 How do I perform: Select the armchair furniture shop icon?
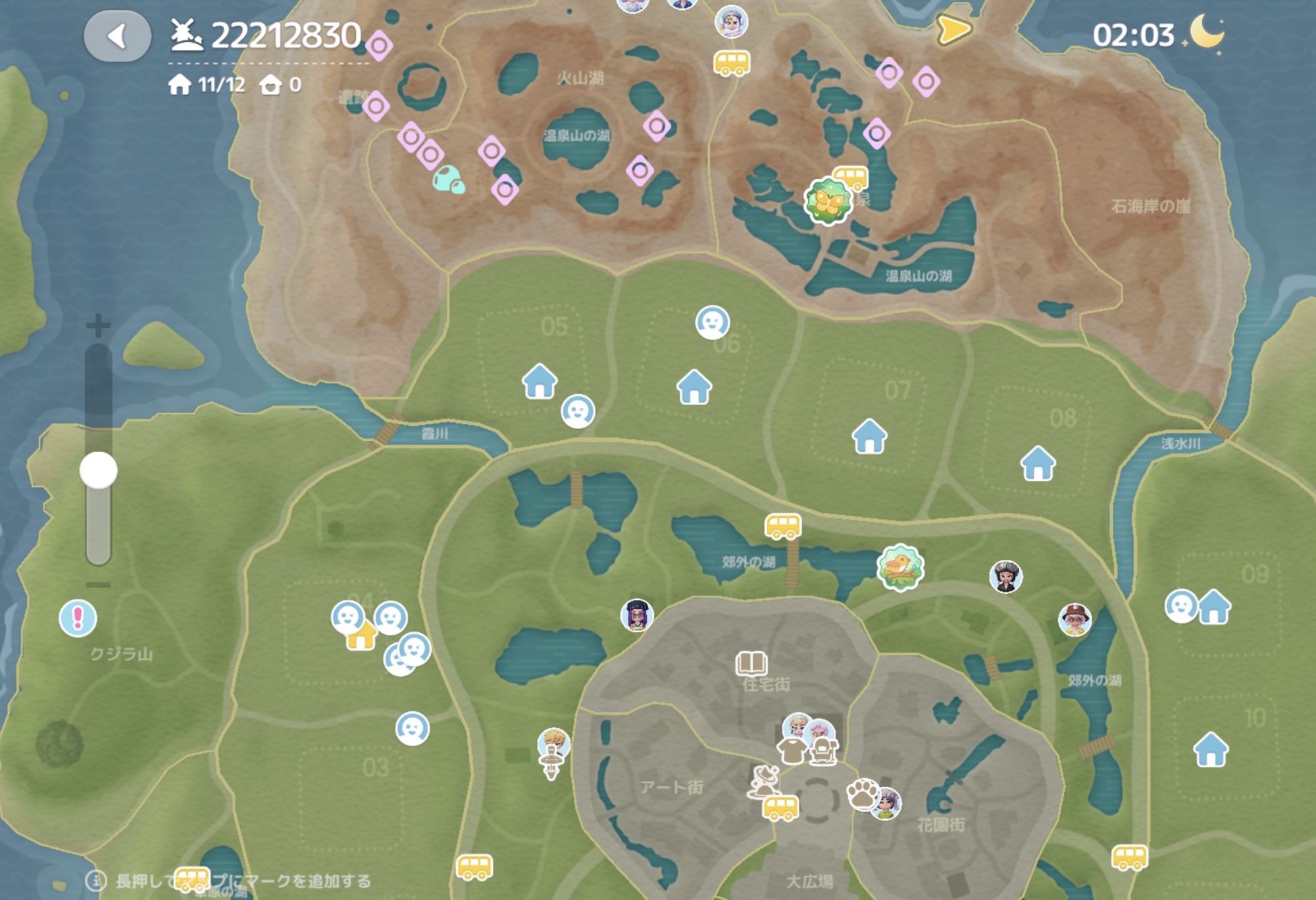pos(822,751)
